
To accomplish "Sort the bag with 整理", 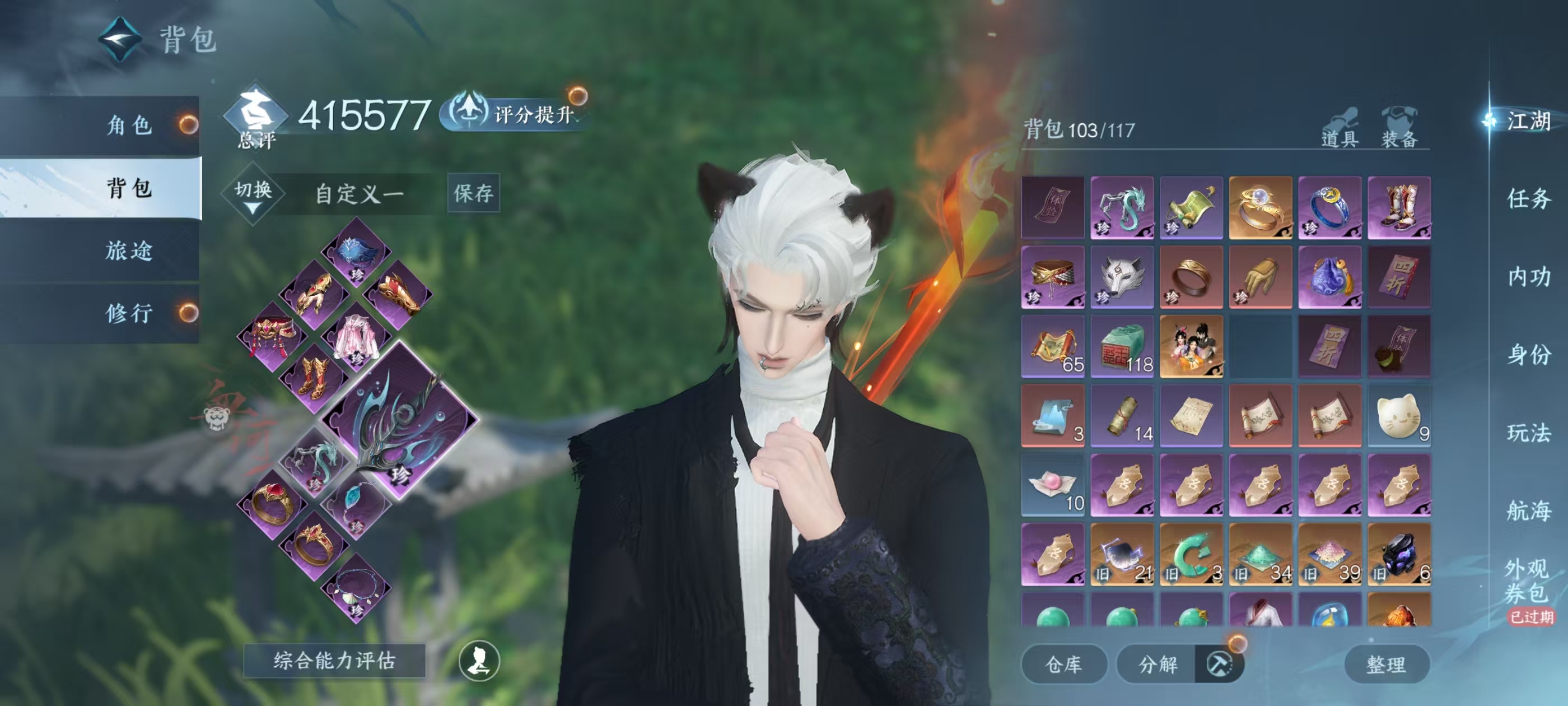I will pyautogui.click(x=1386, y=664).
